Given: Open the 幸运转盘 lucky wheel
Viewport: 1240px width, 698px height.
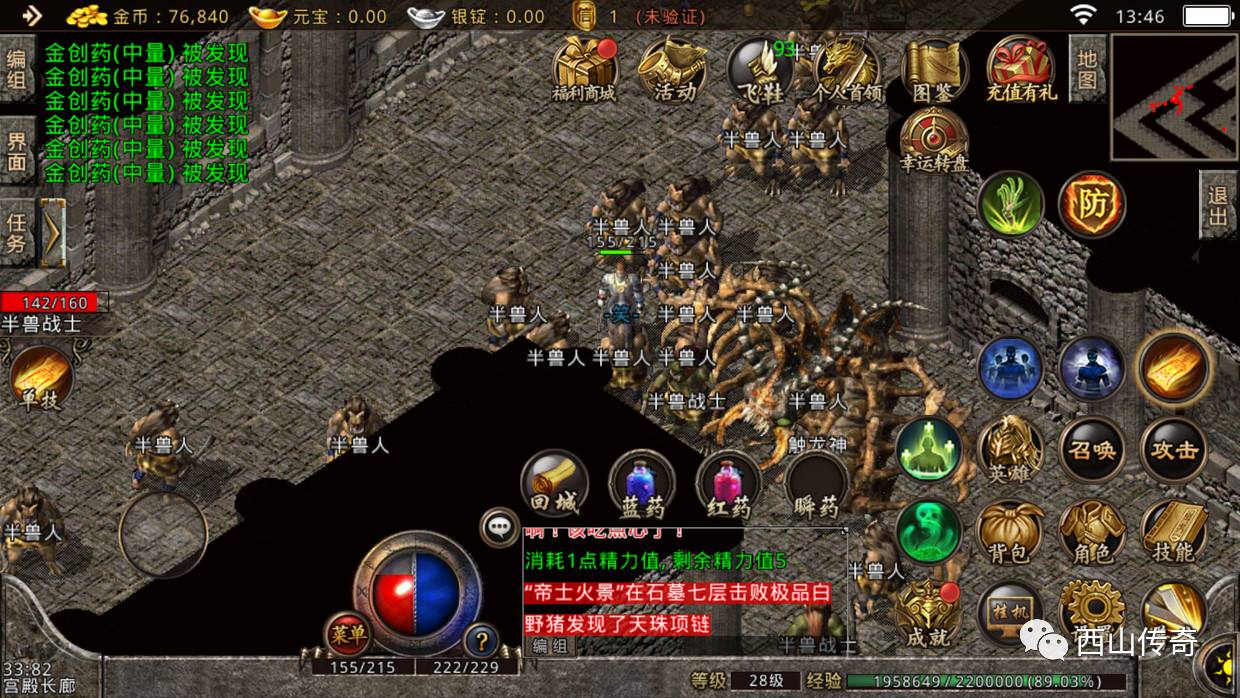Looking at the screenshot, I should pos(934,140).
